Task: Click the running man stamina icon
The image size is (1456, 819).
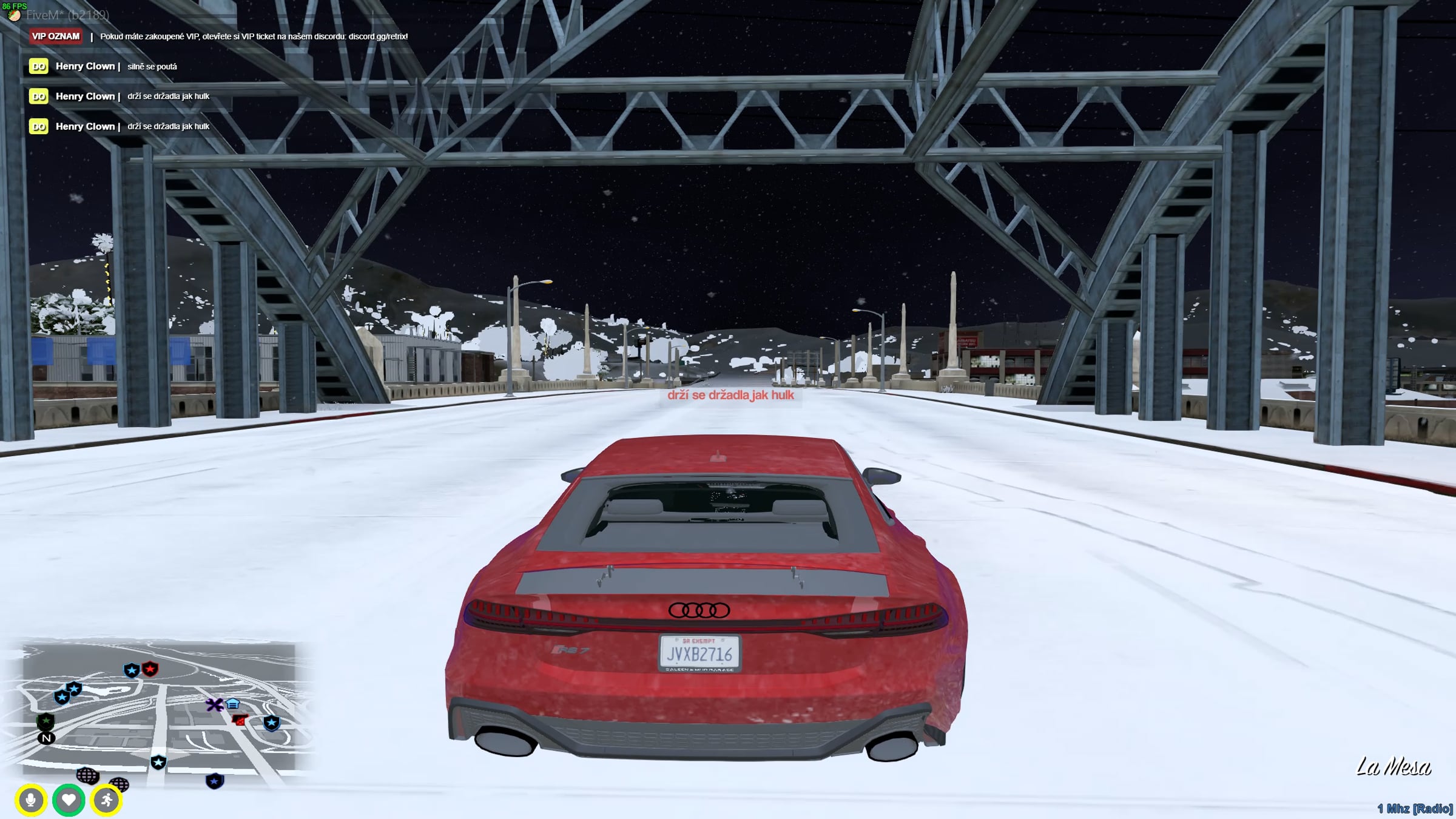Action: click(107, 800)
